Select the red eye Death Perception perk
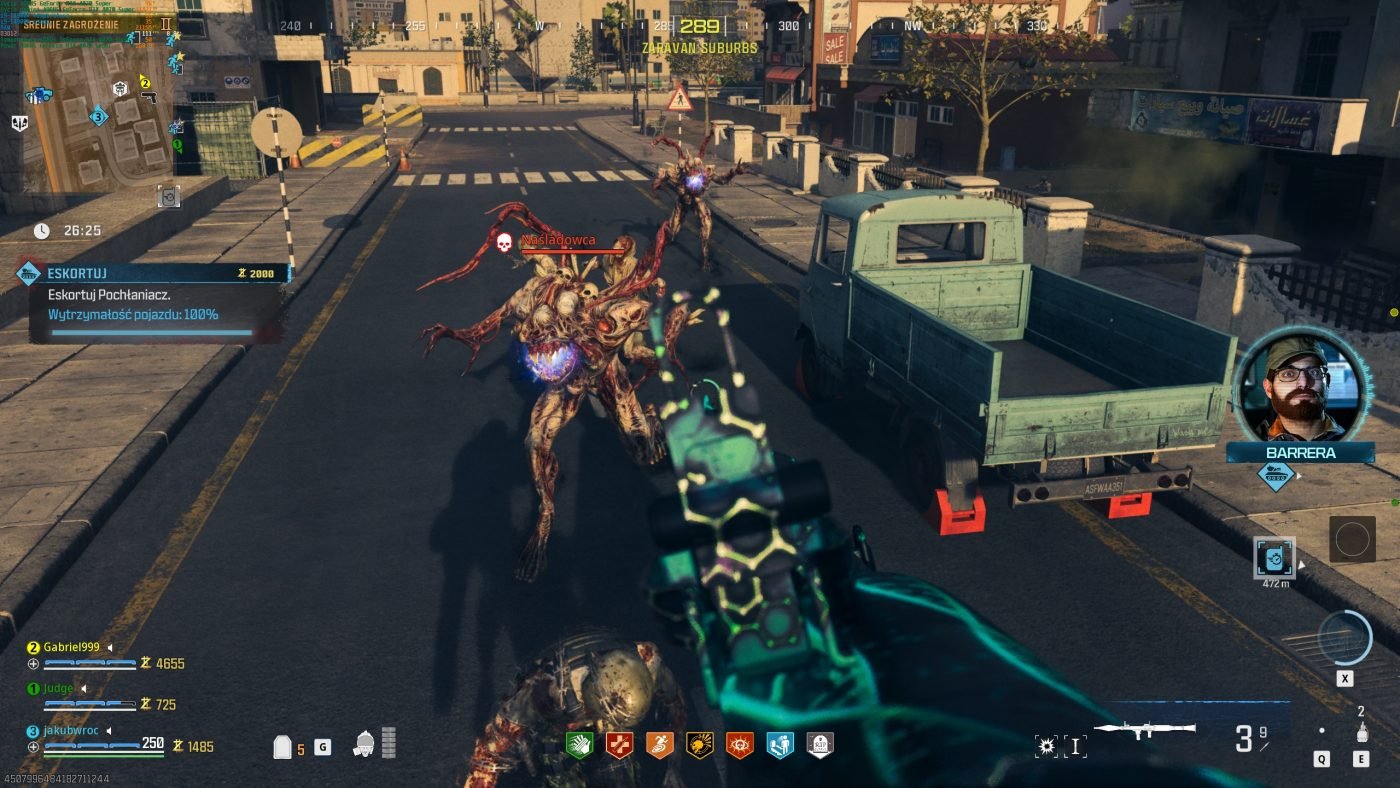 point(739,744)
